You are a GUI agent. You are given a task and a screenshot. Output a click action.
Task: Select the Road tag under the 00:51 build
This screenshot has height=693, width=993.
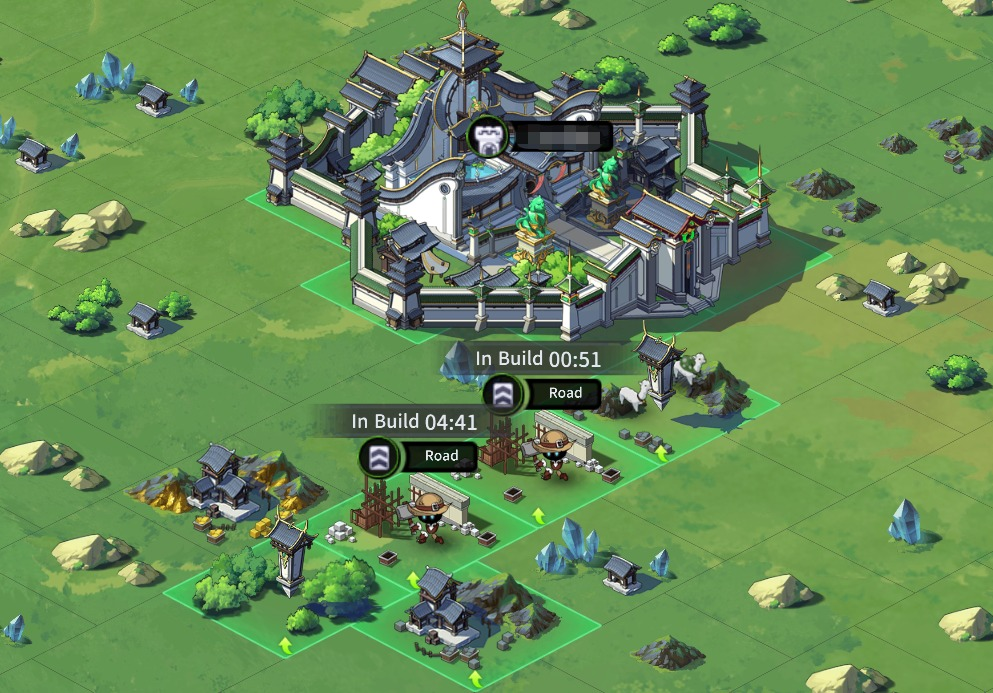pos(563,394)
